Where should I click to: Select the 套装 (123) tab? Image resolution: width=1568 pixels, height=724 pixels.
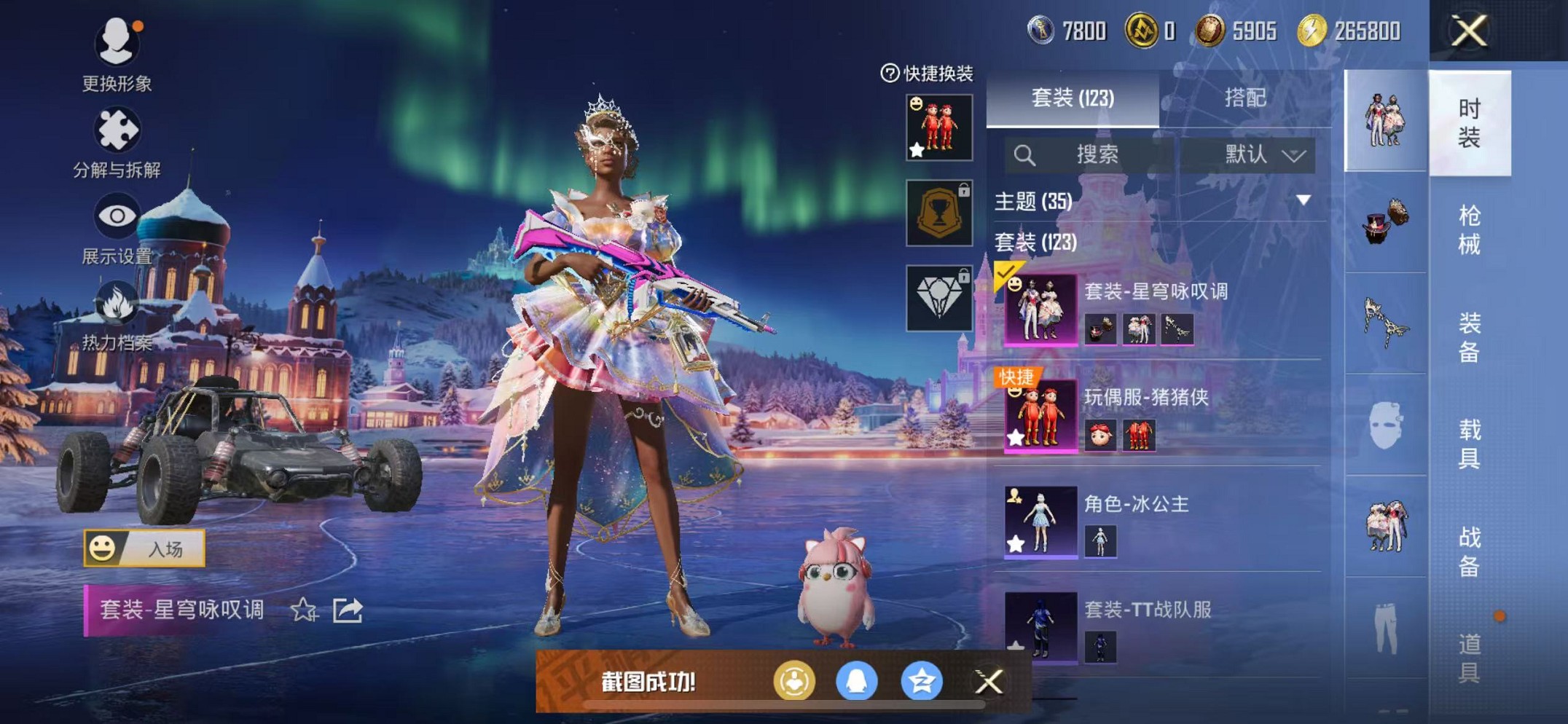1072,98
